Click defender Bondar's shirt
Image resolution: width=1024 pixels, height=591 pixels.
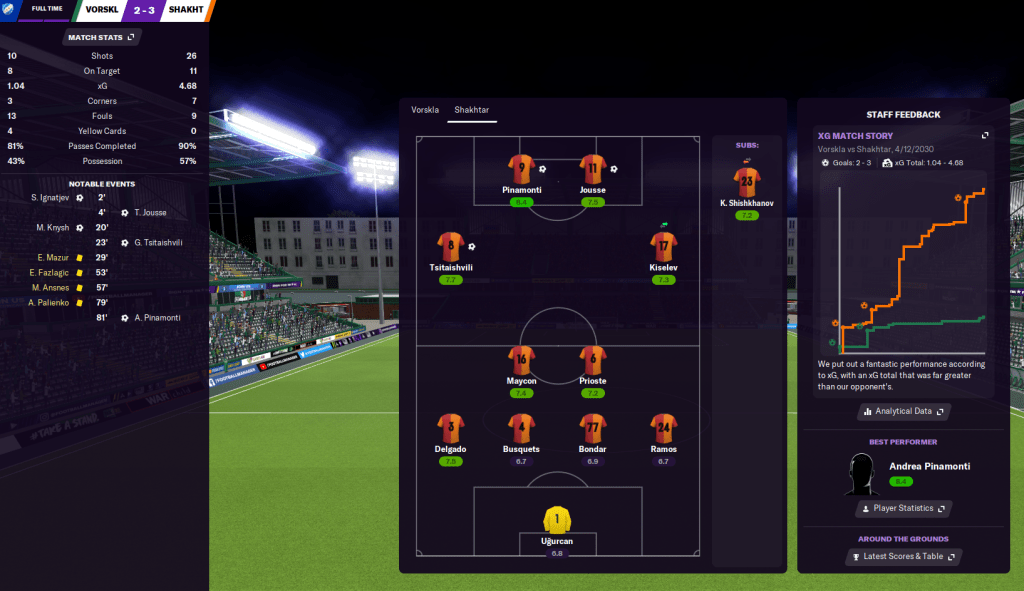tap(592, 429)
